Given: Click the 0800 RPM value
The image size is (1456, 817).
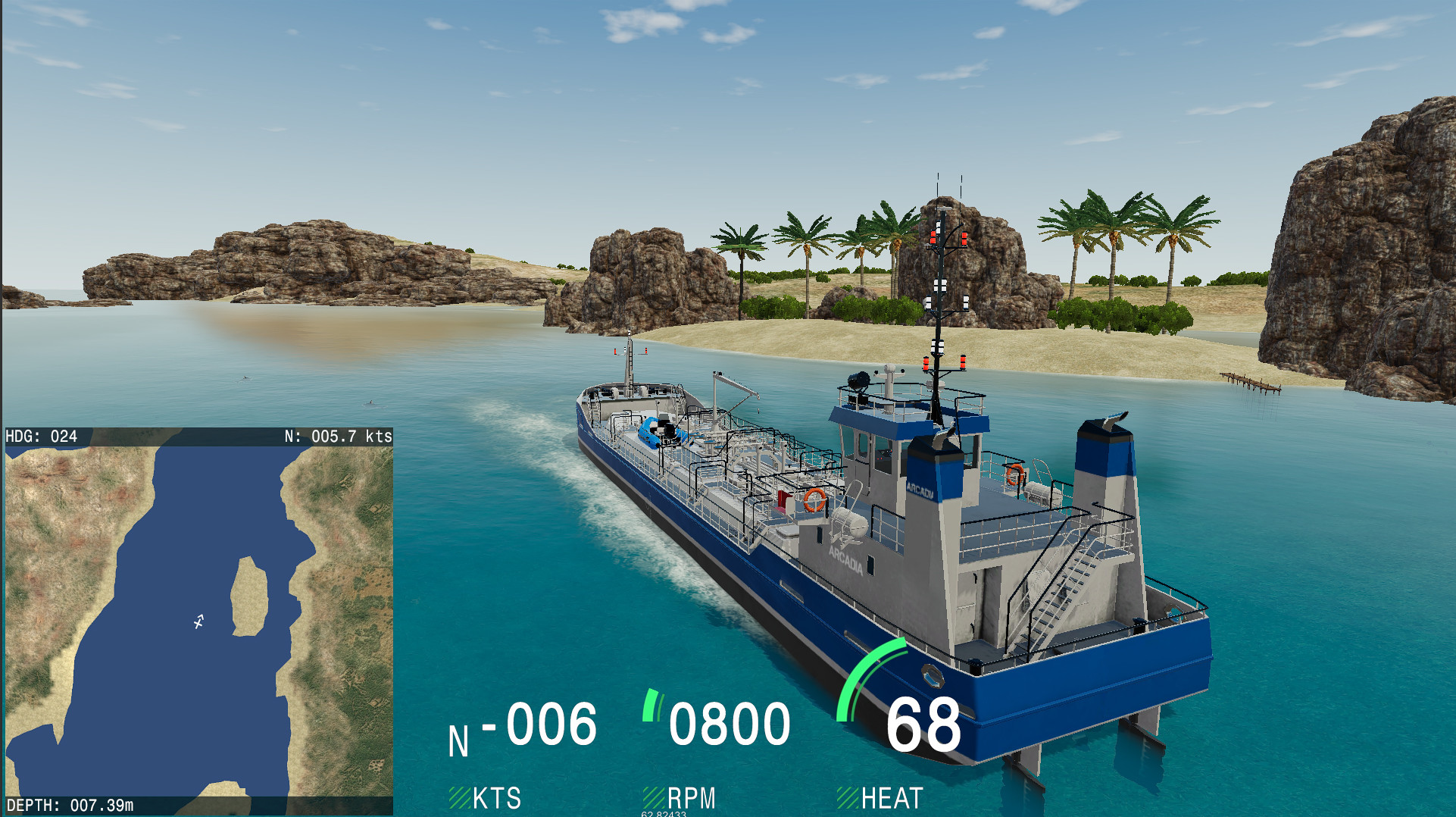Looking at the screenshot, I should point(731,724).
